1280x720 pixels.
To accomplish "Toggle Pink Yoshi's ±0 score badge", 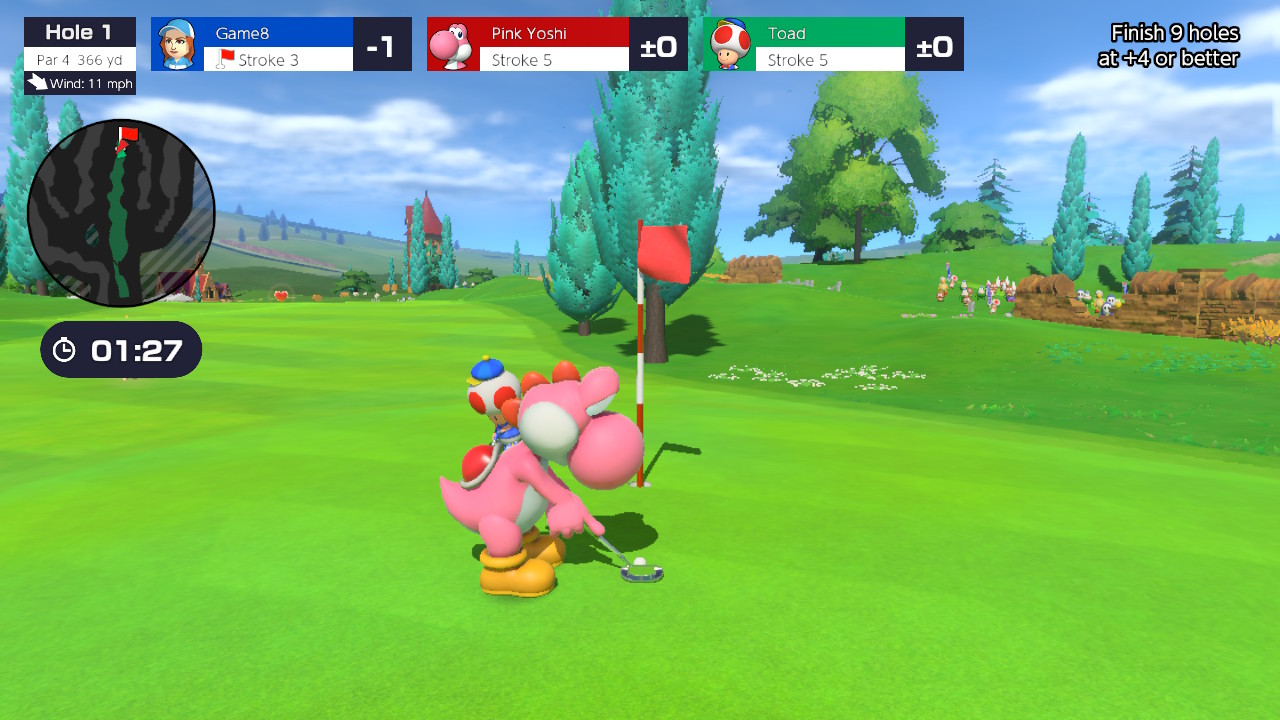I will tap(660, 43).
